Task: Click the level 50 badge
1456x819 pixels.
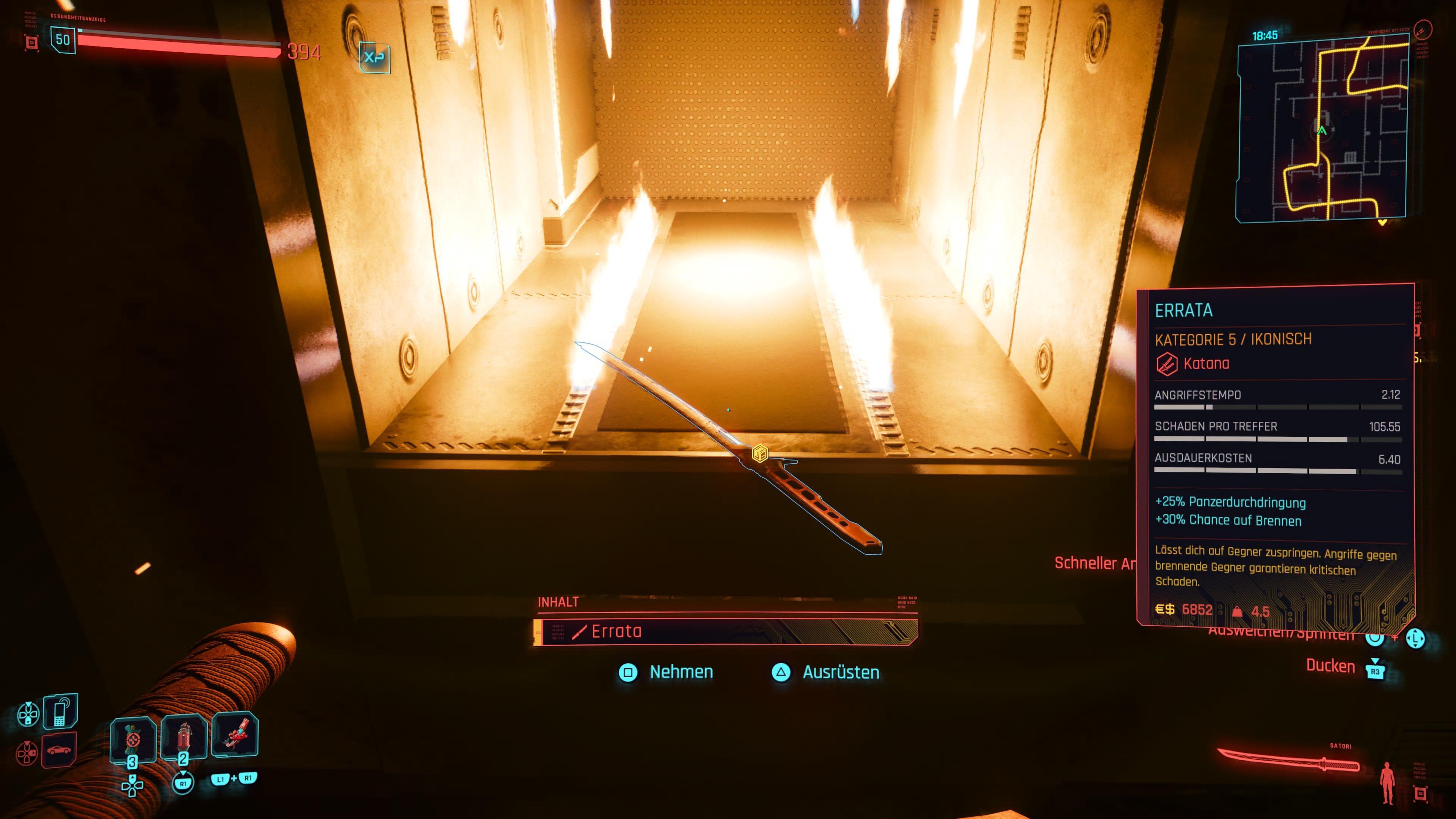Action: 63,40
